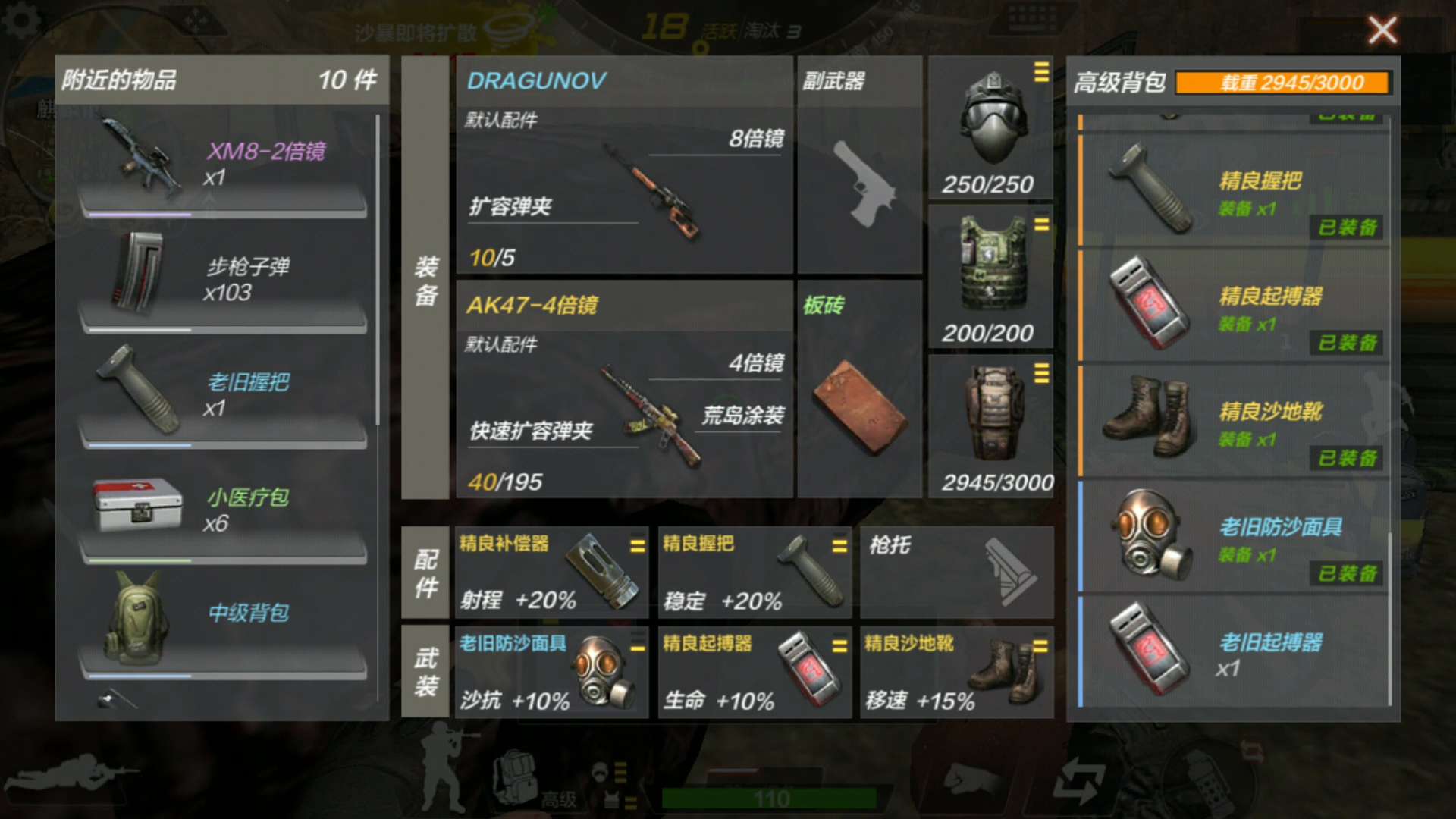The height and width of the screenshot is (819, 1456).
Task: Toggle the 已装备 tag on 老旧防沙面具
Action: click(x=1346, y=574)
